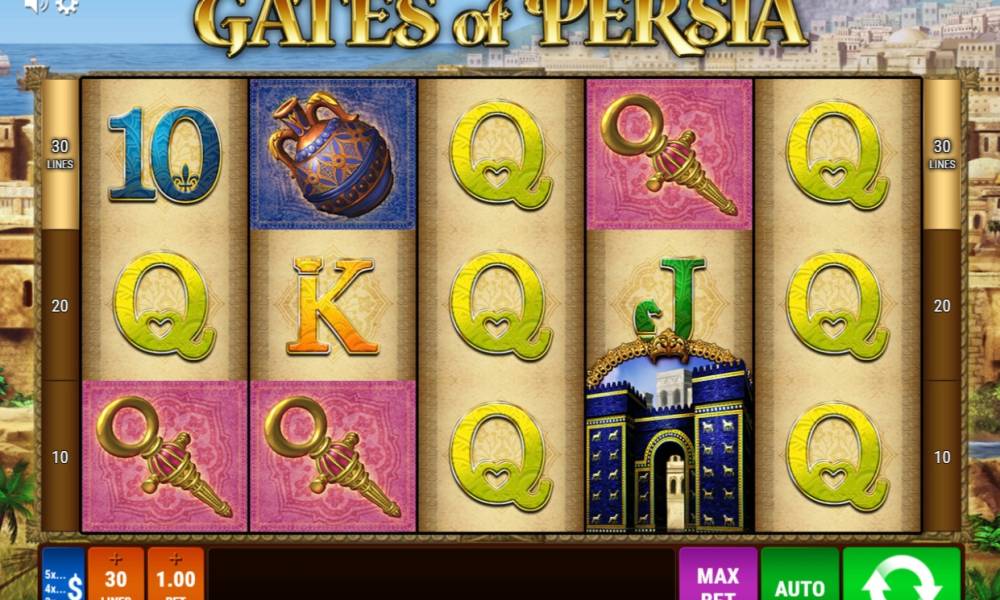Change the 30 lines setting
The width and height of the screenshot is (1000, 600).
tap(116, 575)
